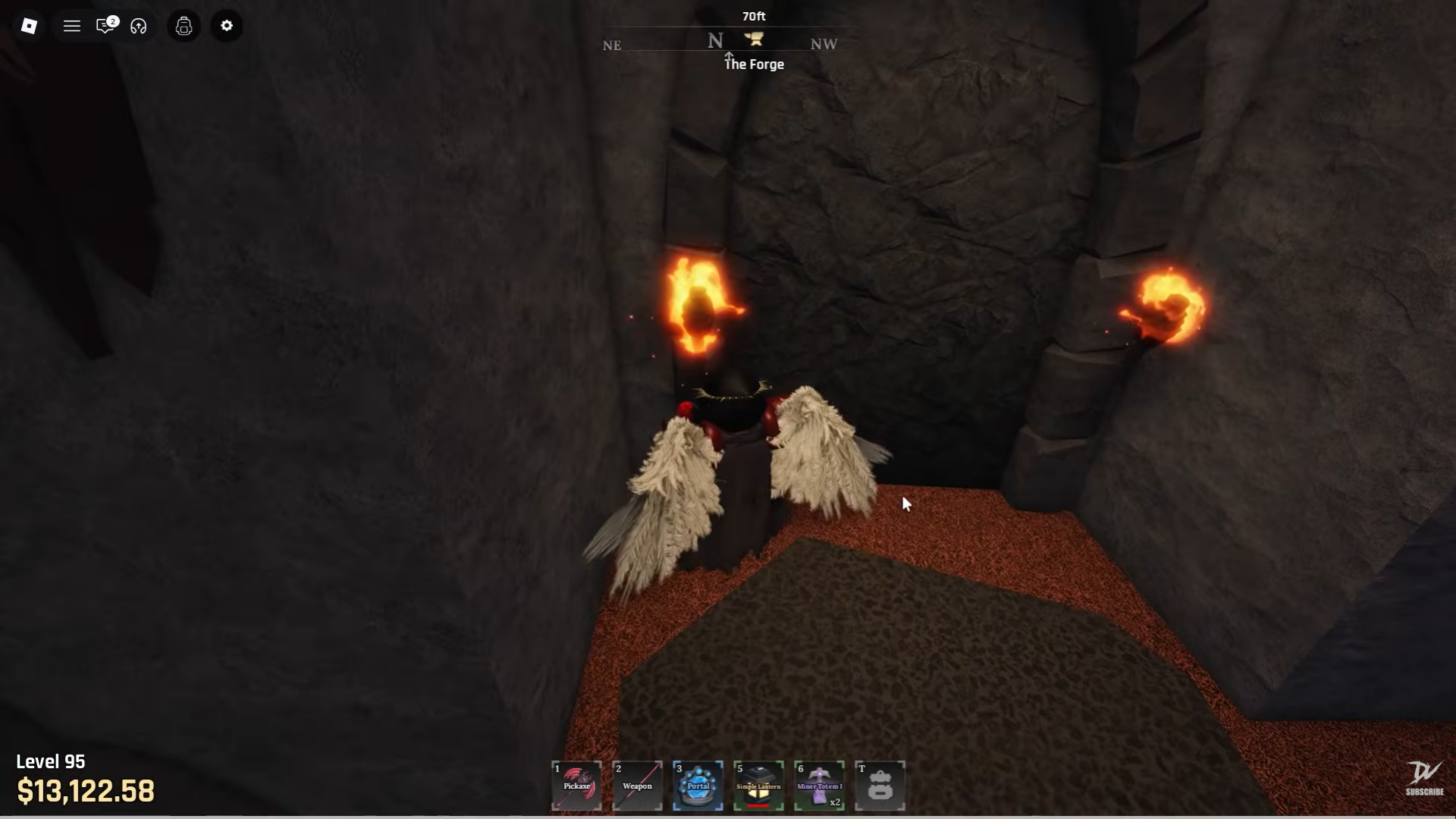Click The Forge anvil compass marker
The image size is (1456, 819).
(x=754, y=39)
